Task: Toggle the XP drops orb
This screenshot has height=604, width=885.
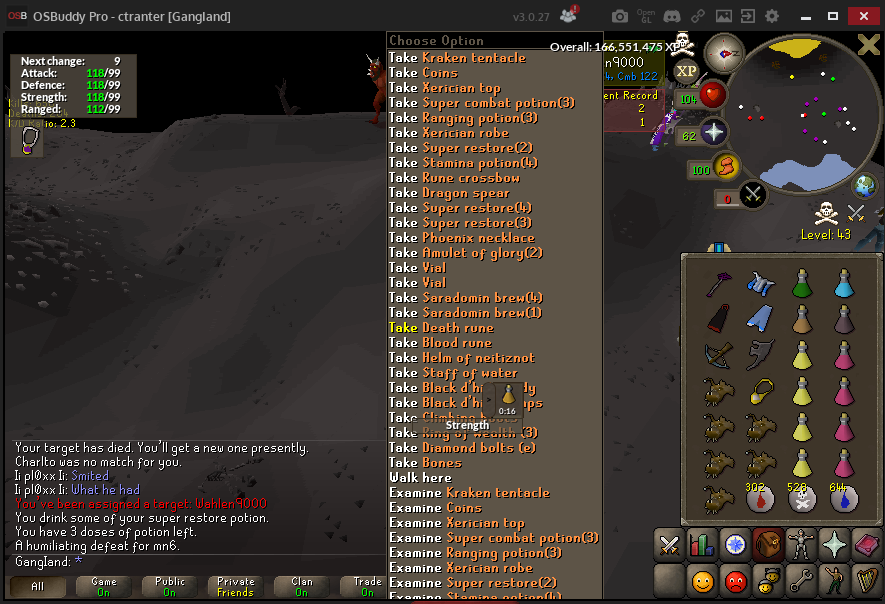Action: (686, 71)
